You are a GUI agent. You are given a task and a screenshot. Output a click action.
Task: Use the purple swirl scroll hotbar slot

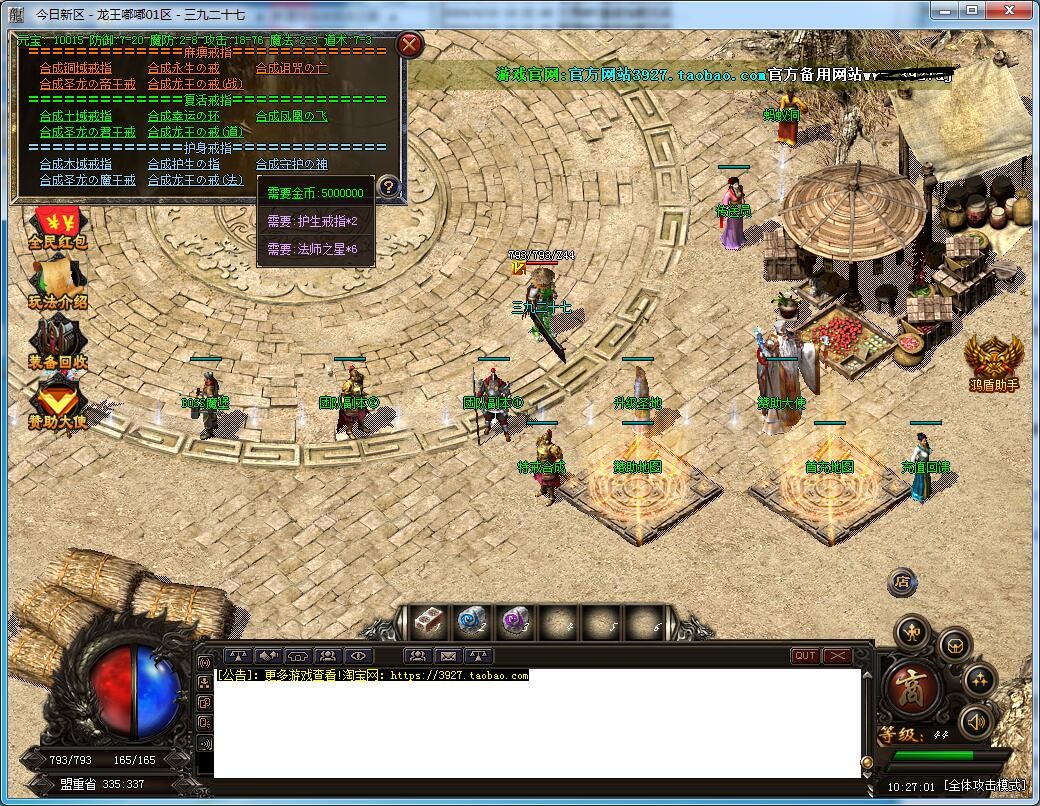click(x=514, y=621)
